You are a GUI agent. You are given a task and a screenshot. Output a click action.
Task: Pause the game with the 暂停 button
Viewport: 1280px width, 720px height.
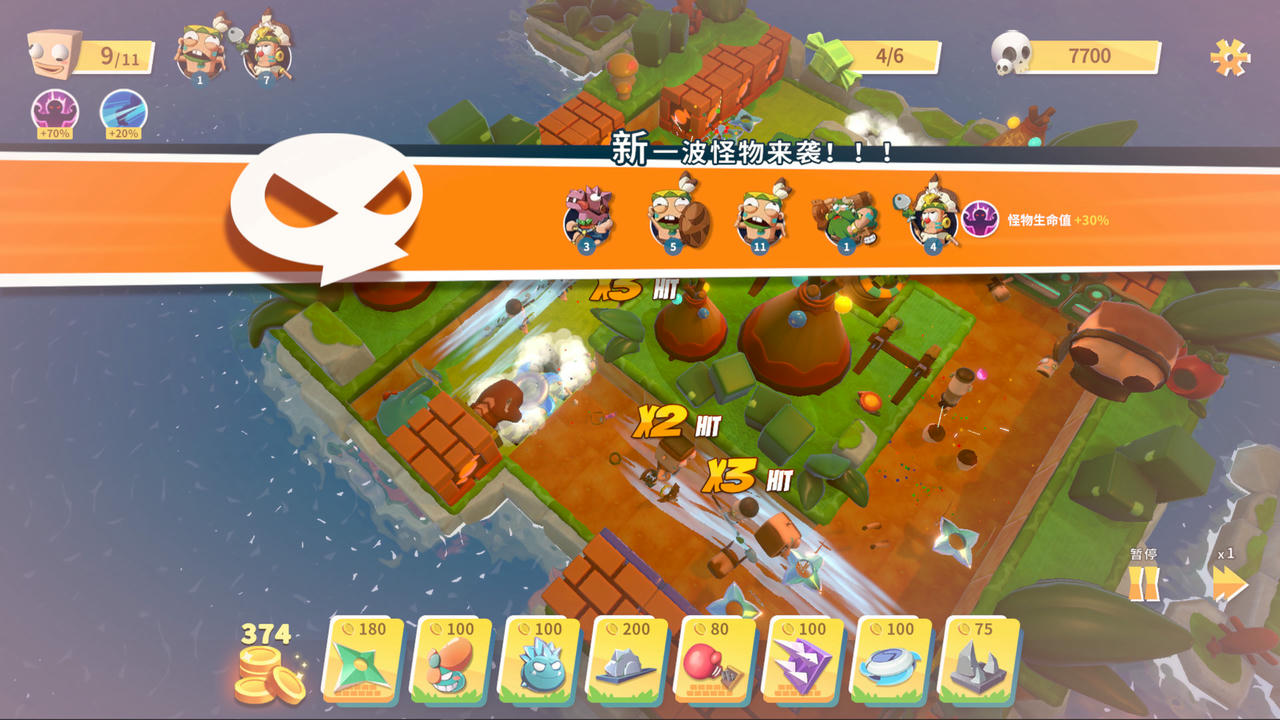[x=1143, y=582]
